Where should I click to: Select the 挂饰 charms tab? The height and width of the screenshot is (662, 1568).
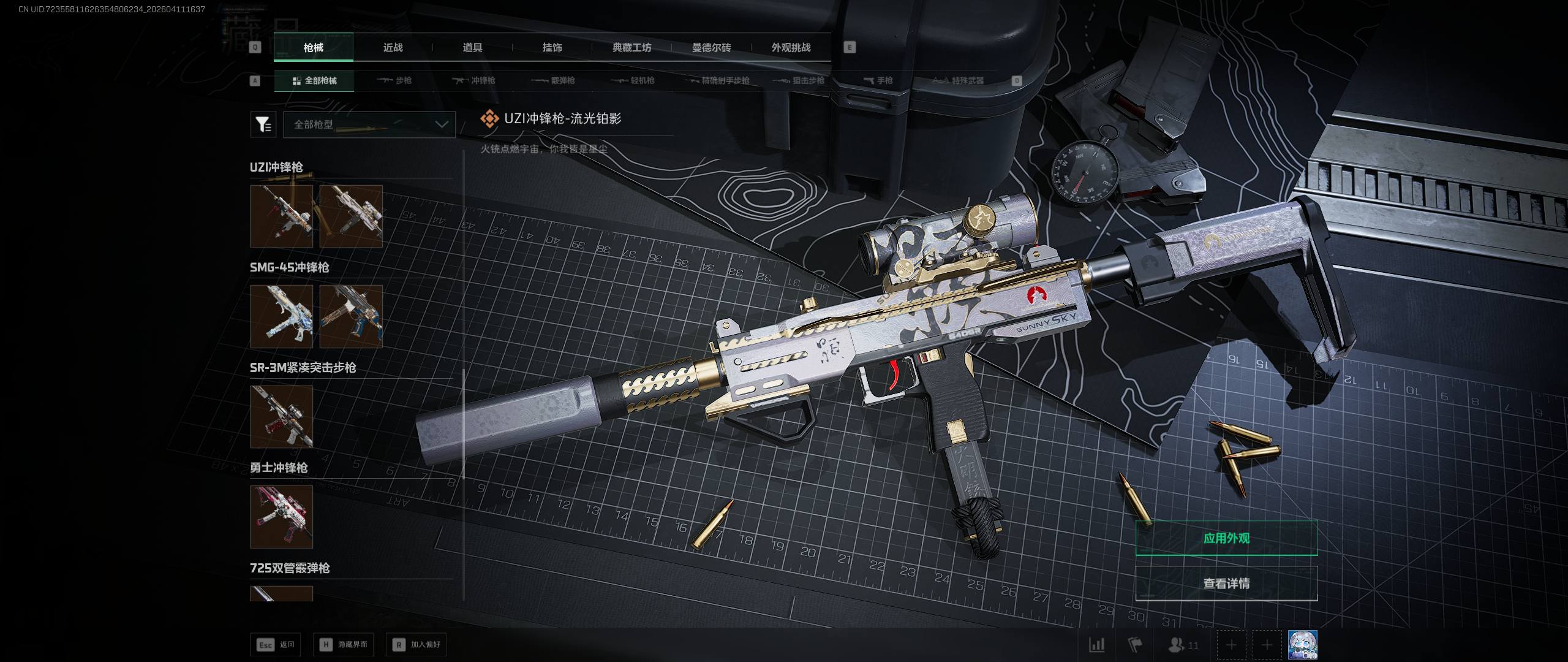coord(552,47)
